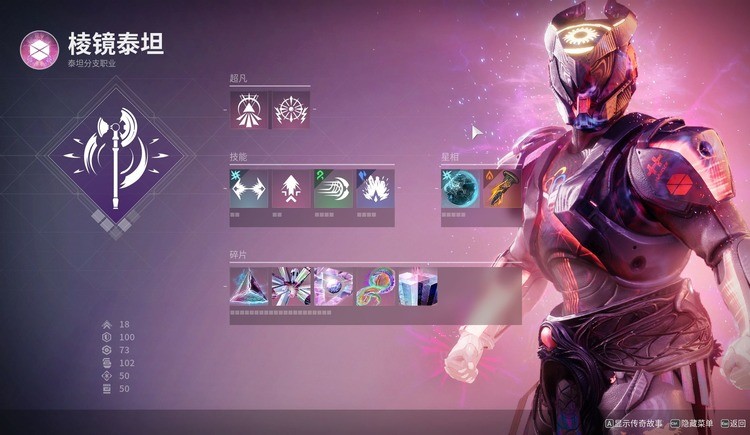750x435 pixels.
Task: Select the blue cube pillar fragment
Action: [417, 286]
